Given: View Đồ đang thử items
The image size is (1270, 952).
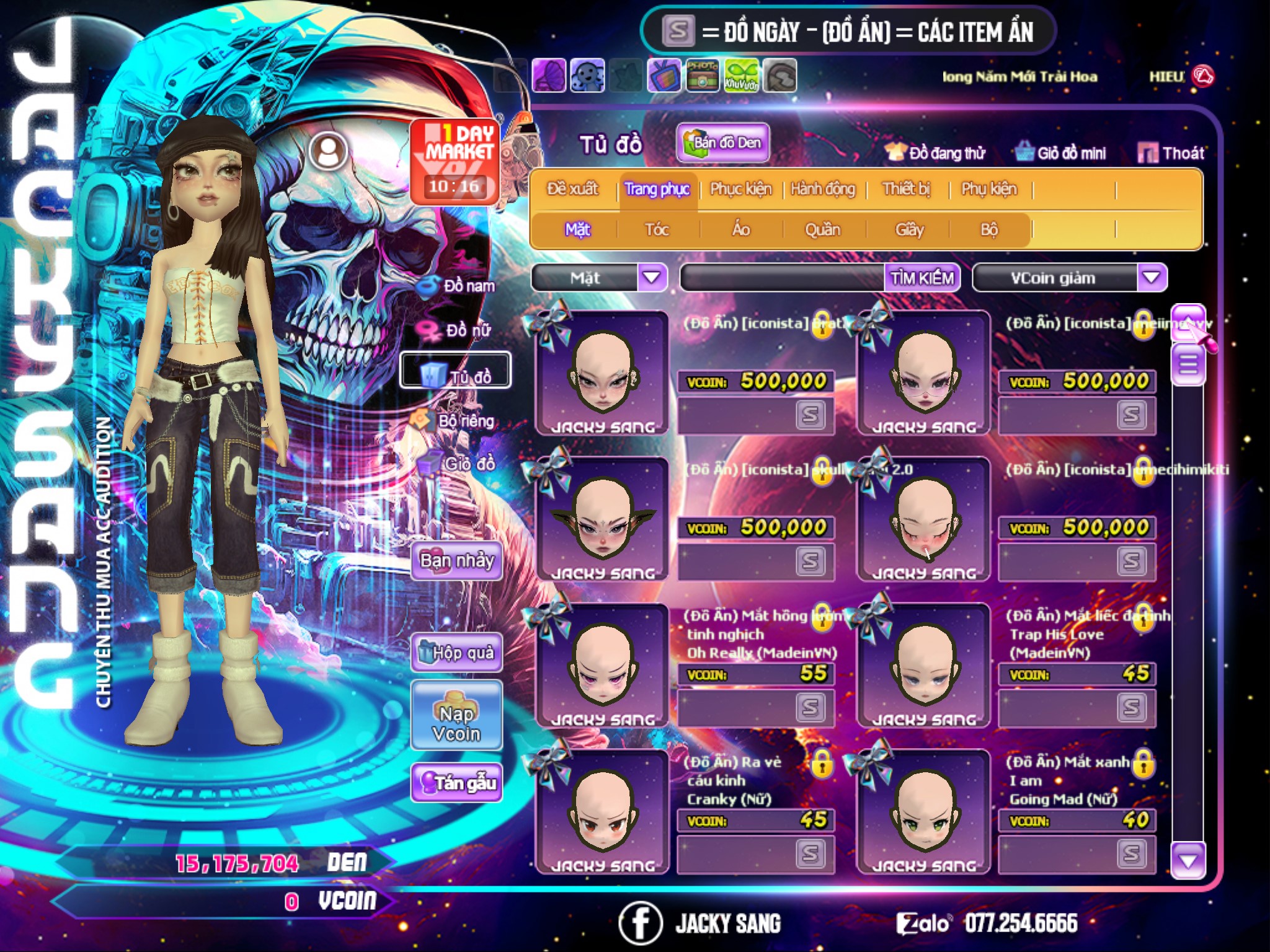Looking at the screenshot, I should coord(936,153).
